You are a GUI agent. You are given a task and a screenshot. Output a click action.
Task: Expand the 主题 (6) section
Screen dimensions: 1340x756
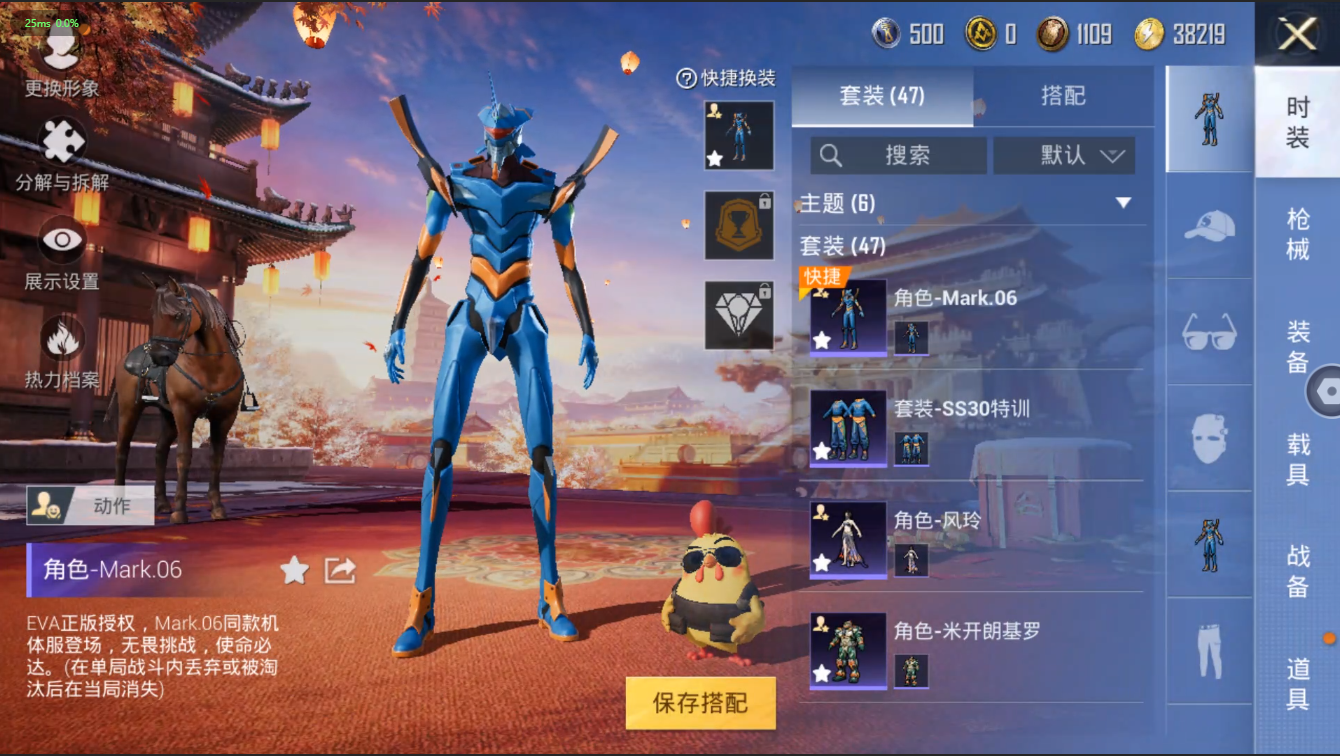[1123, 203]
